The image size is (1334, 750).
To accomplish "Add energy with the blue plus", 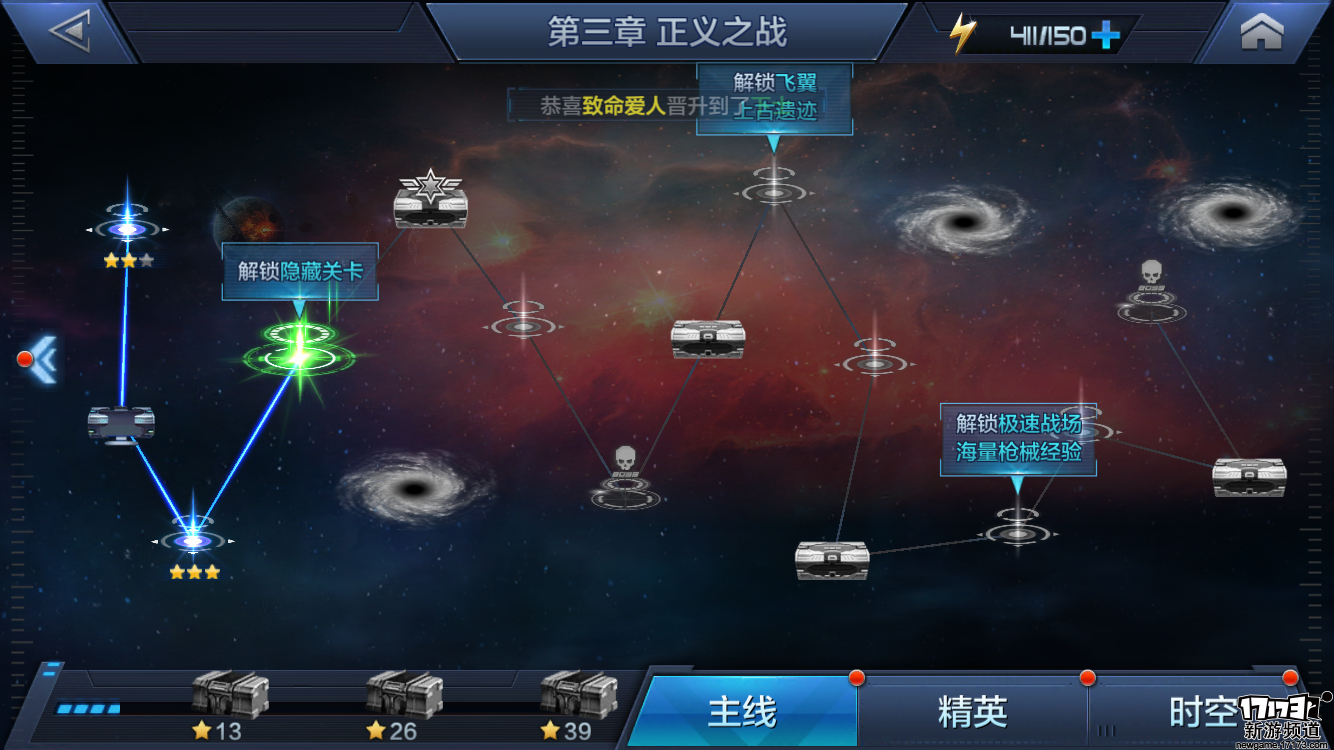I will [x=1105, y=36].
